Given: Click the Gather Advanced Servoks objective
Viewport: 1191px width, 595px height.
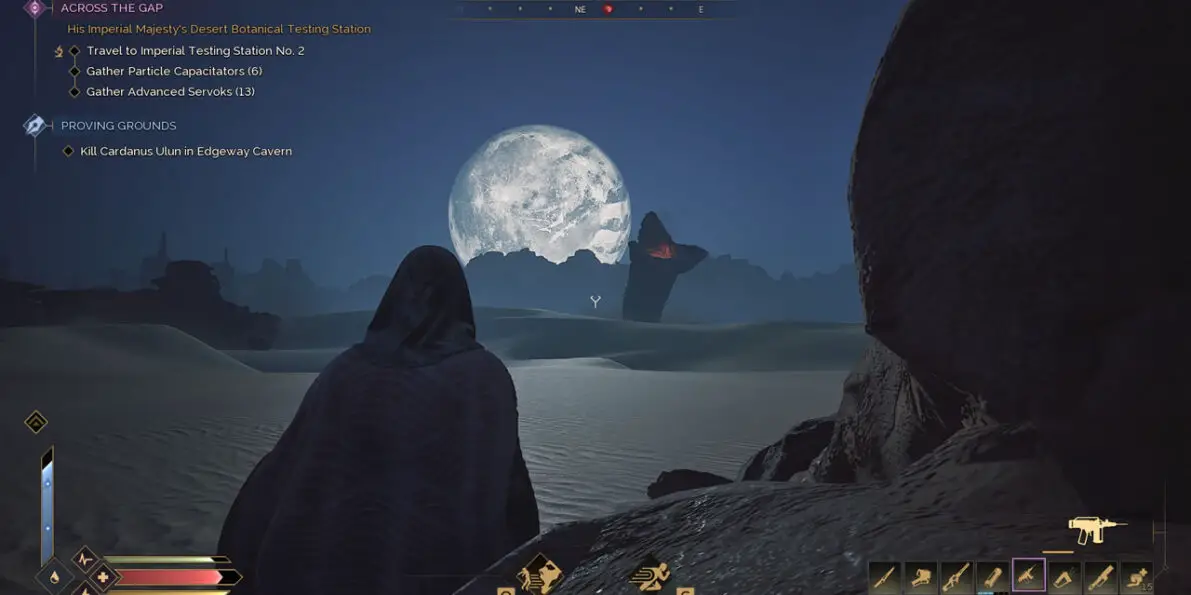Looking at the screenshot, I should (x=170, y=92).
